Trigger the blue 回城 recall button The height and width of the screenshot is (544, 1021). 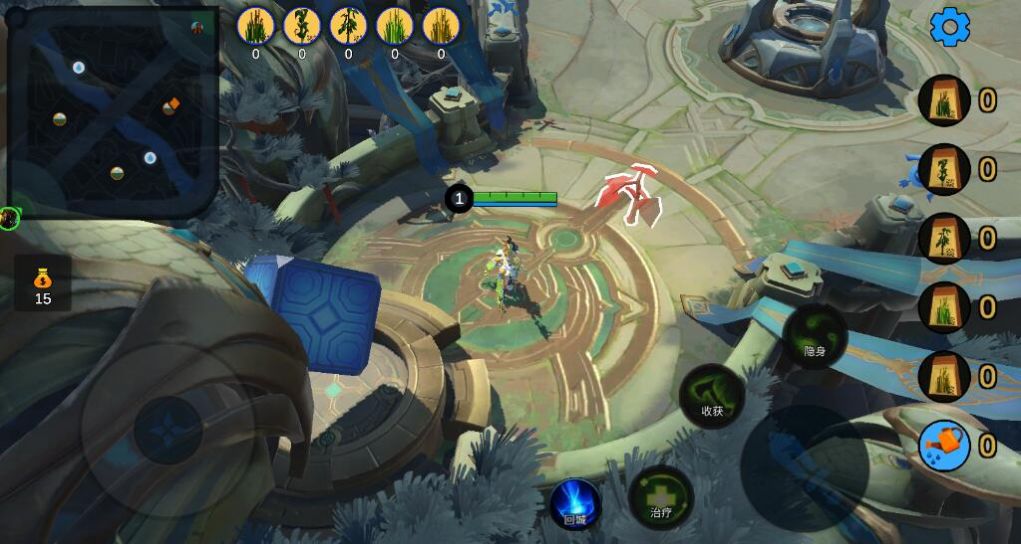[x=575, y=504]
